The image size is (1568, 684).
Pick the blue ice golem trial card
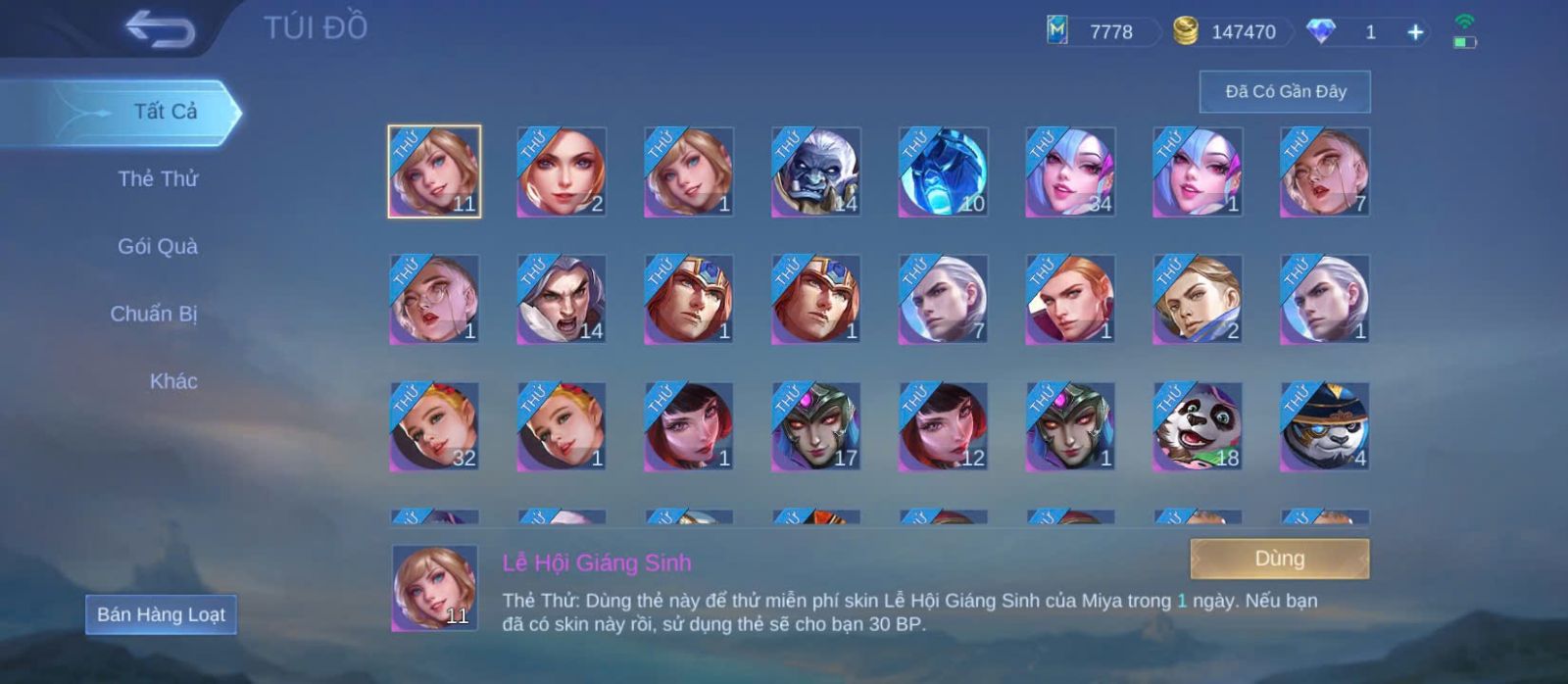coord(943,171)
